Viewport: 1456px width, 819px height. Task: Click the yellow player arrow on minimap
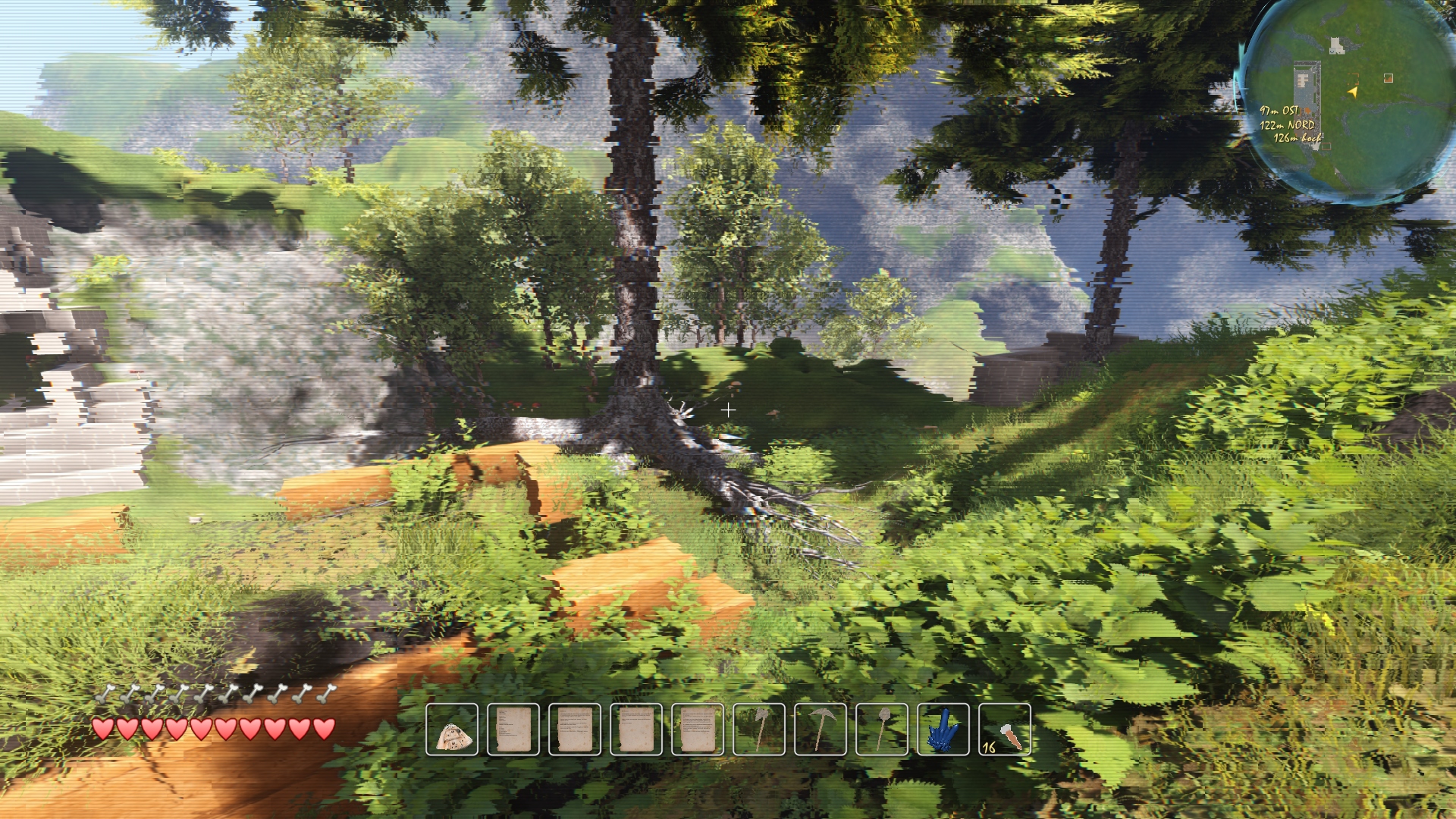click(1352, 92)
